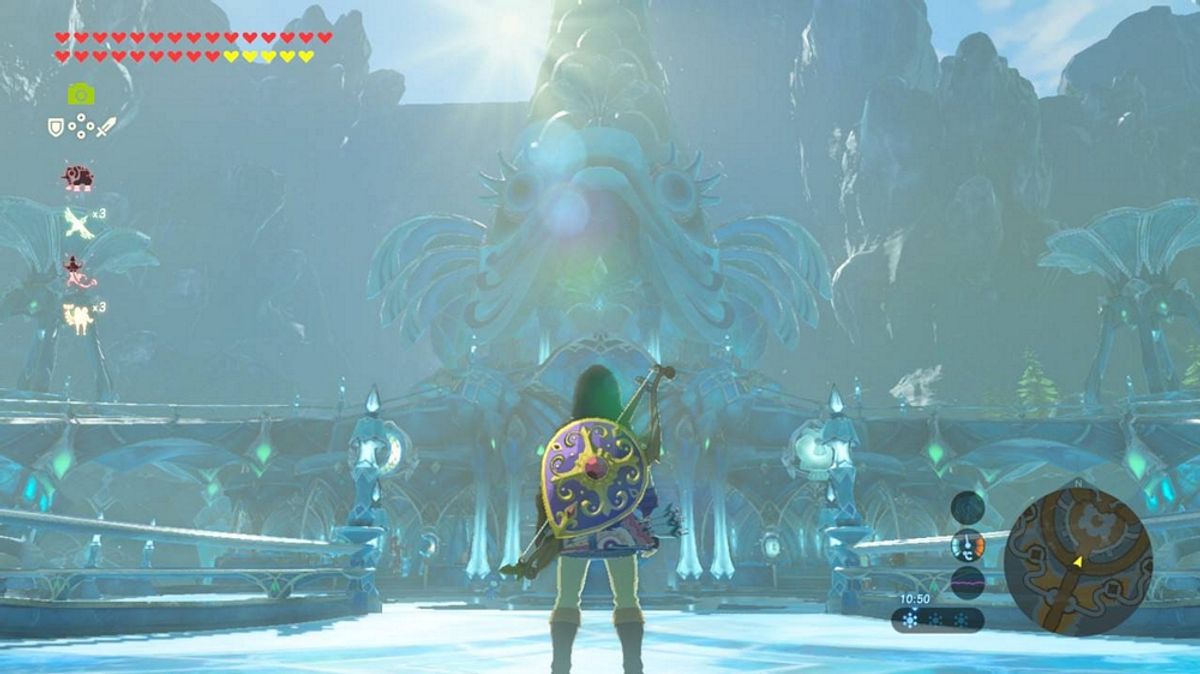The width and height of the screenshot is (1200, 674).
Task: Select the green Camera rune icon
Action: [81, 94]
